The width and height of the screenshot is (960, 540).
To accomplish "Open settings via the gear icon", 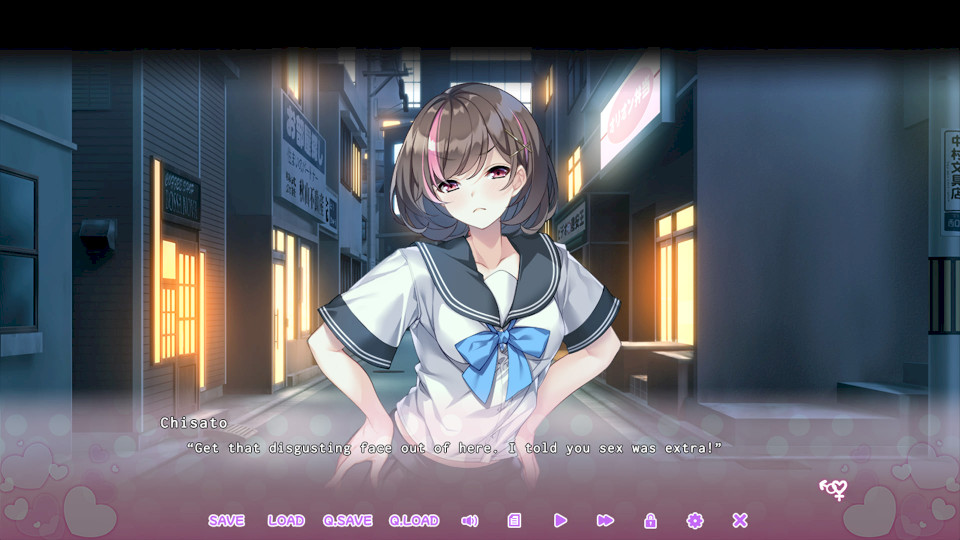I will click(695, 520).
